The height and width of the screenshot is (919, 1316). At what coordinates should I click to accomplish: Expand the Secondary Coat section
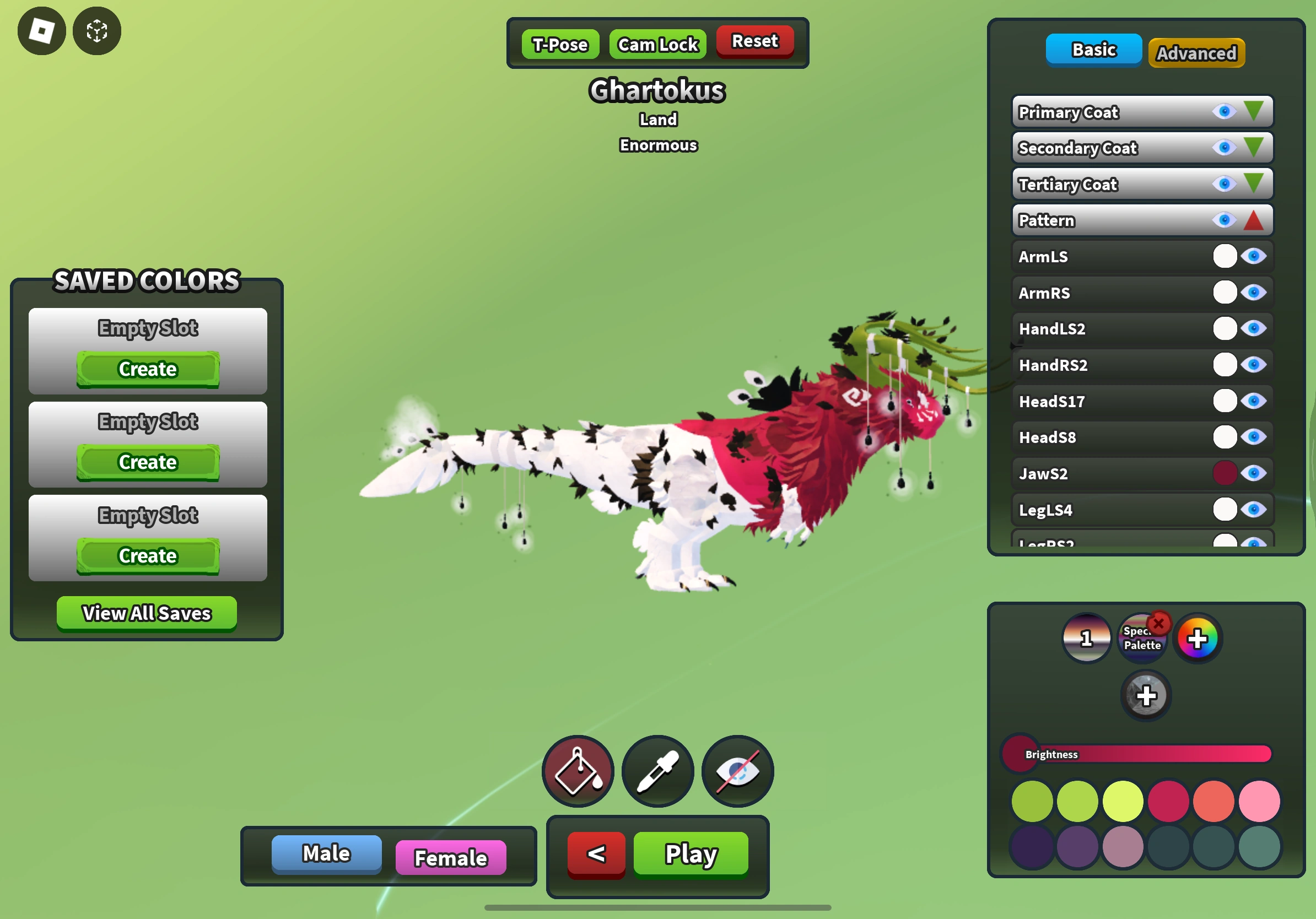tap(1255, 147)
